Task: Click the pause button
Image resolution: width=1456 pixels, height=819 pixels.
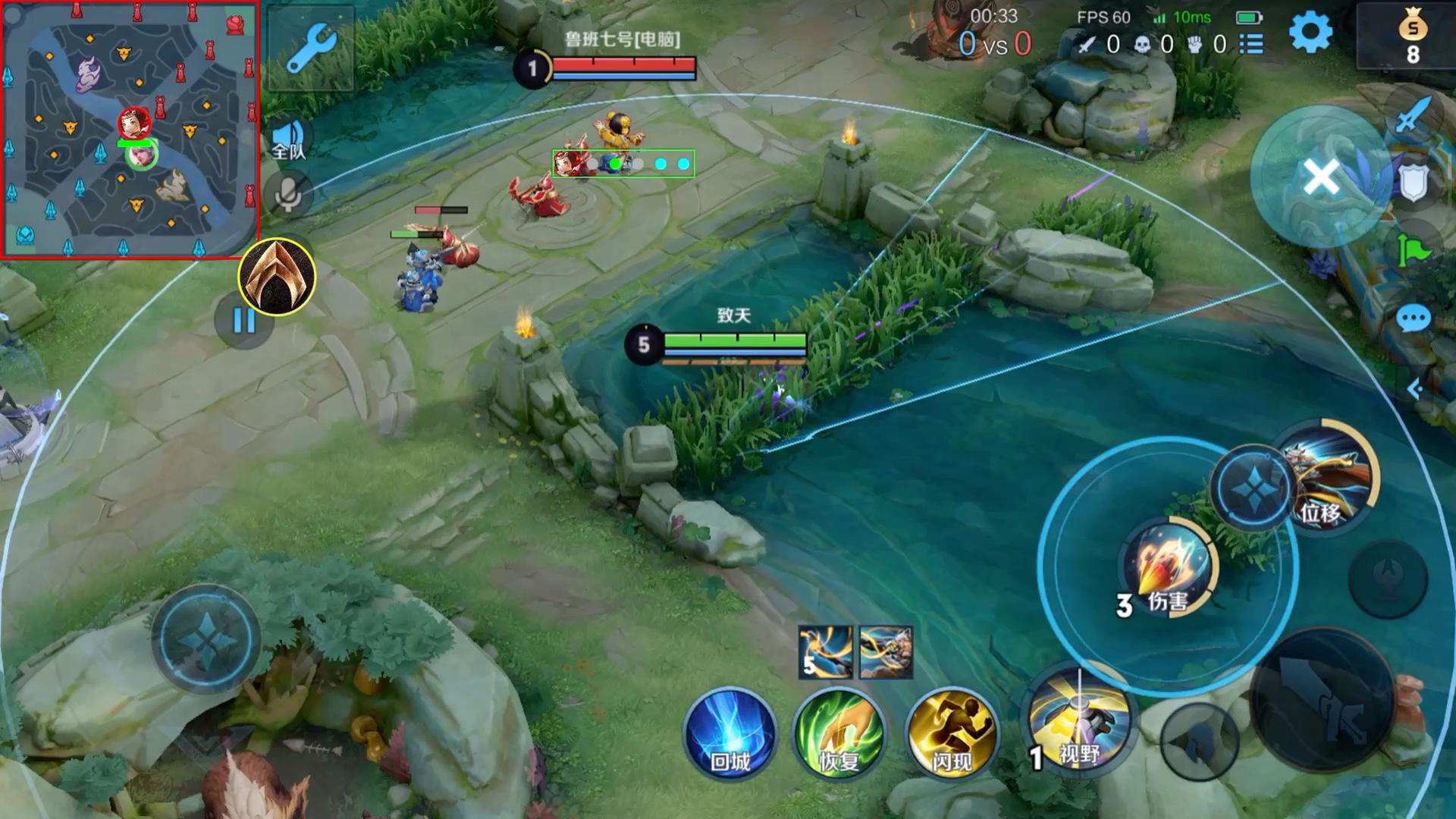Action: pos(243,321)
